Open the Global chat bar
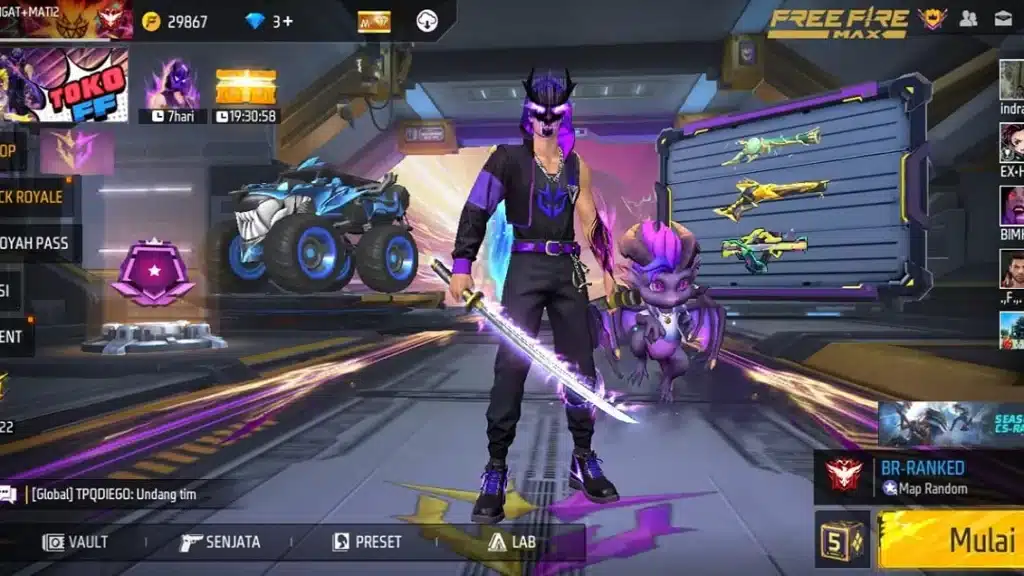 click(x=120, y=494)
